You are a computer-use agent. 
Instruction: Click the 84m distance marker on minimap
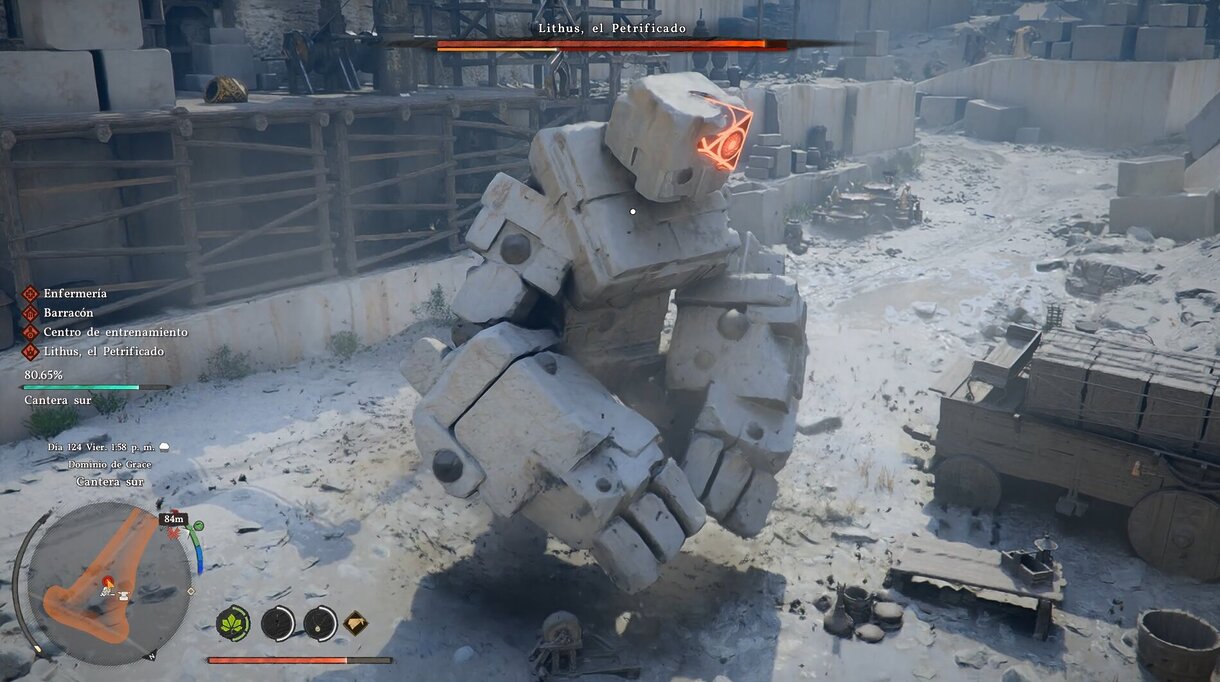coord(173,519)
